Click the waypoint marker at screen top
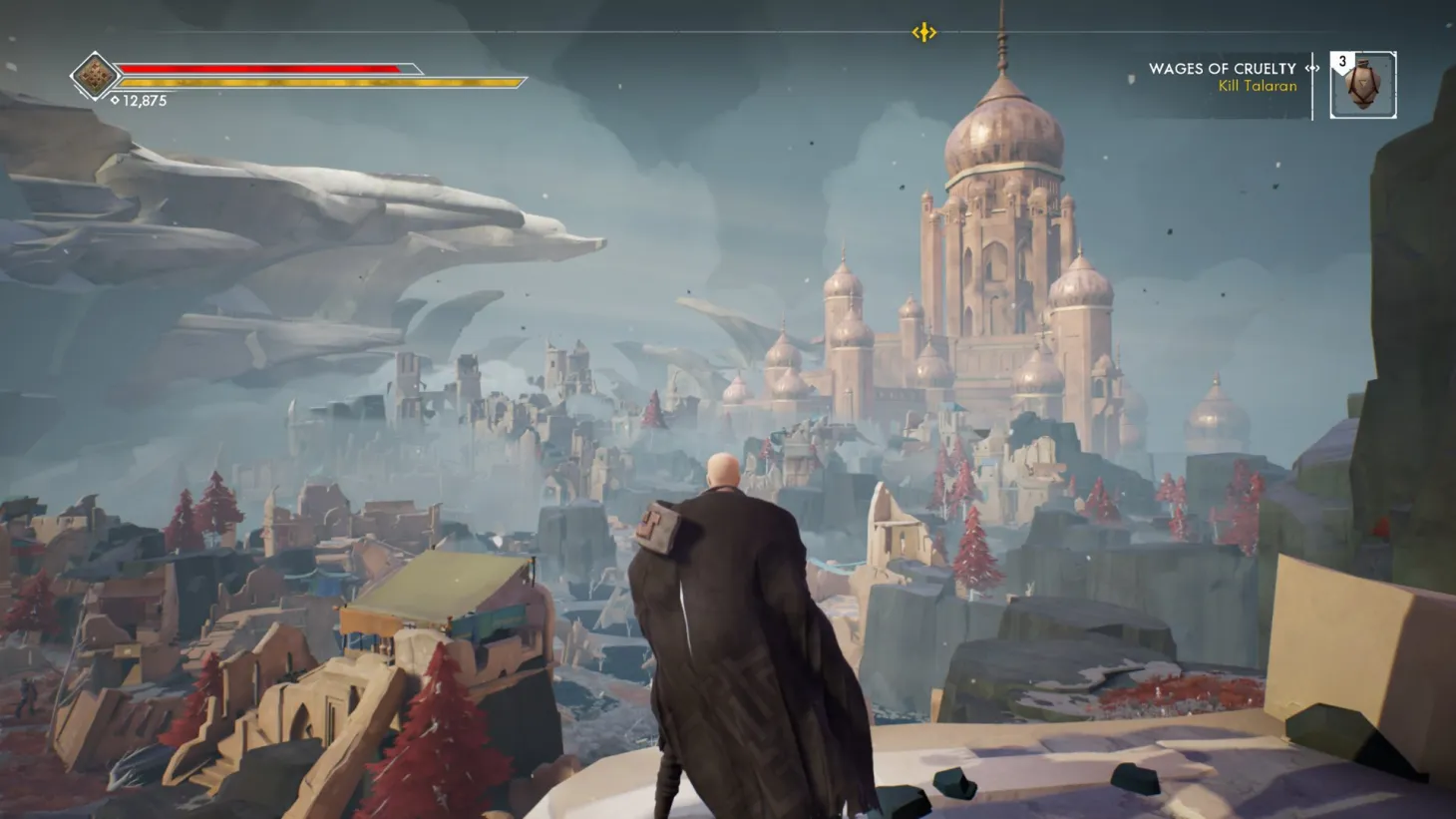The height and width of the screenshot is (819, 1456). (x=921, y=31)
